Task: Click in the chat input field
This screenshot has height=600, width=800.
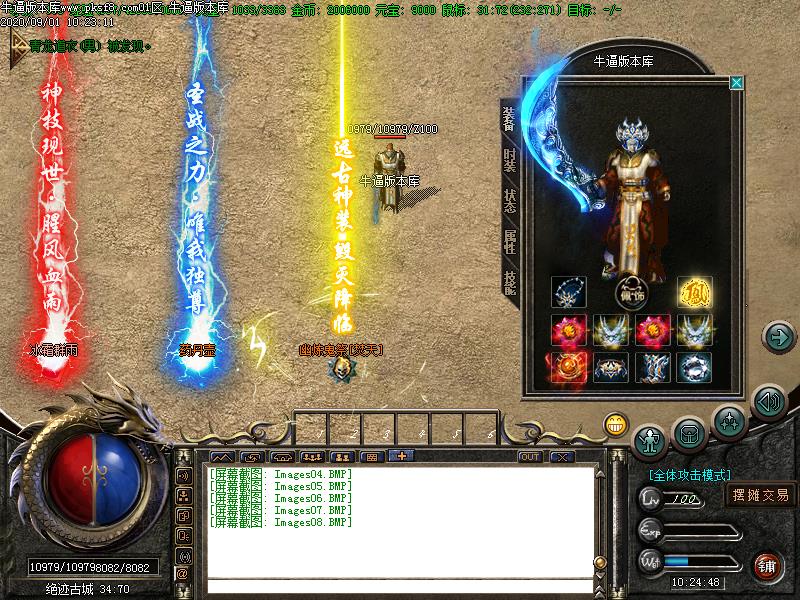Action: (x=400, y=585)
